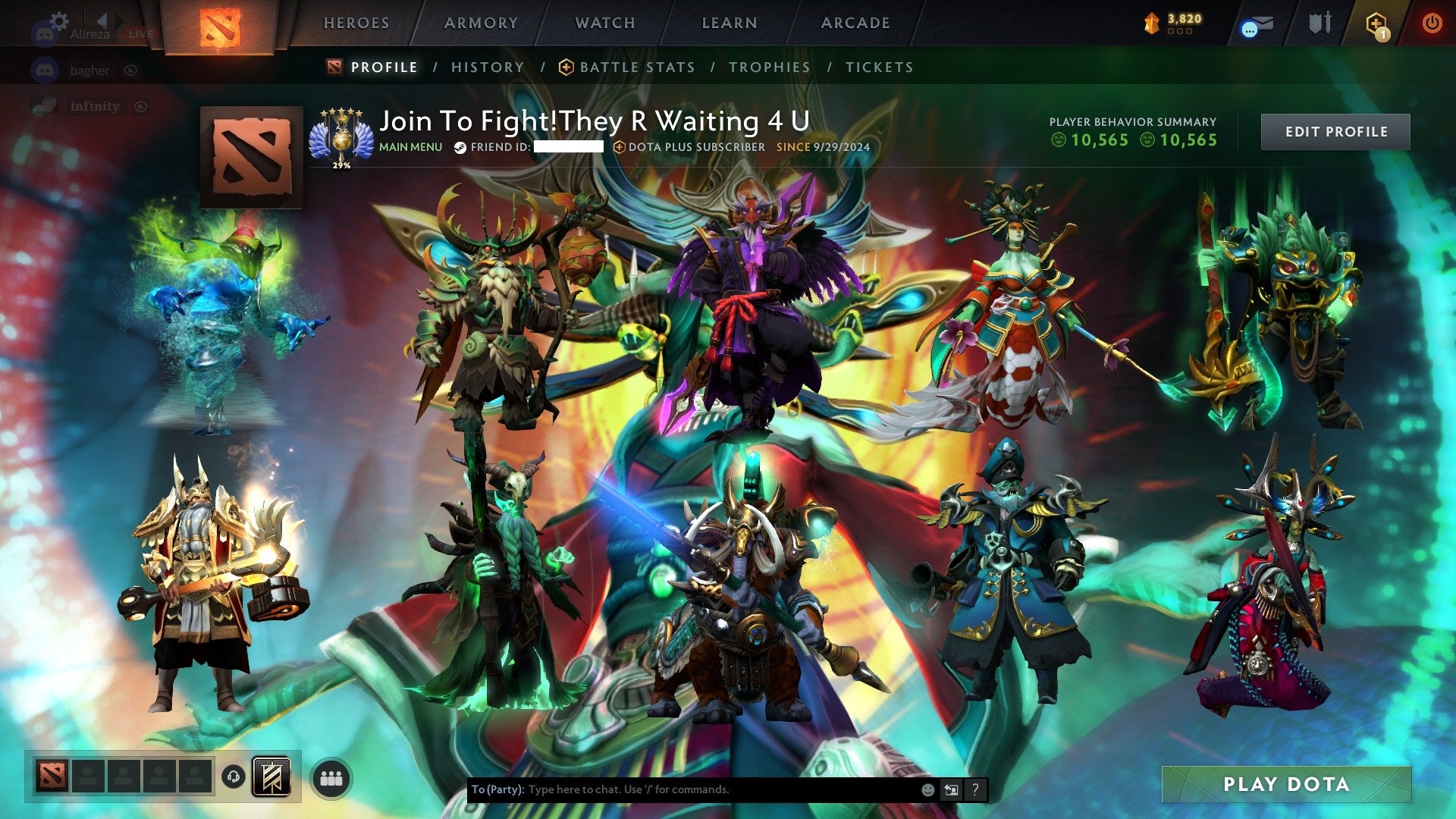Click the chat help question mark
This screenshot has height=819, width=1456.
(975, 789)
